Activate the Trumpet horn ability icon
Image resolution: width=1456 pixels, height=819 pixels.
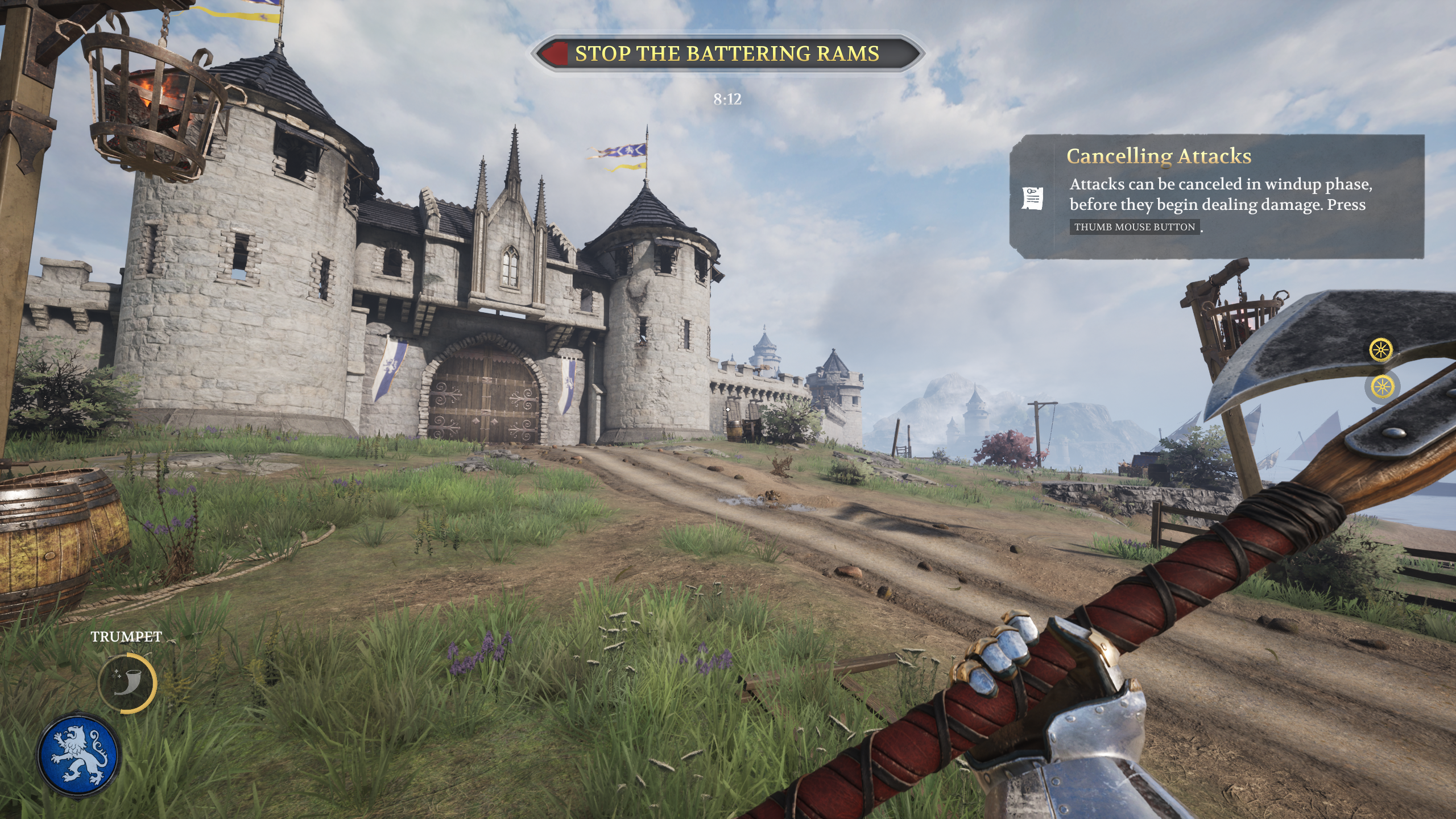pyautogui.click(x=127, y=682)
